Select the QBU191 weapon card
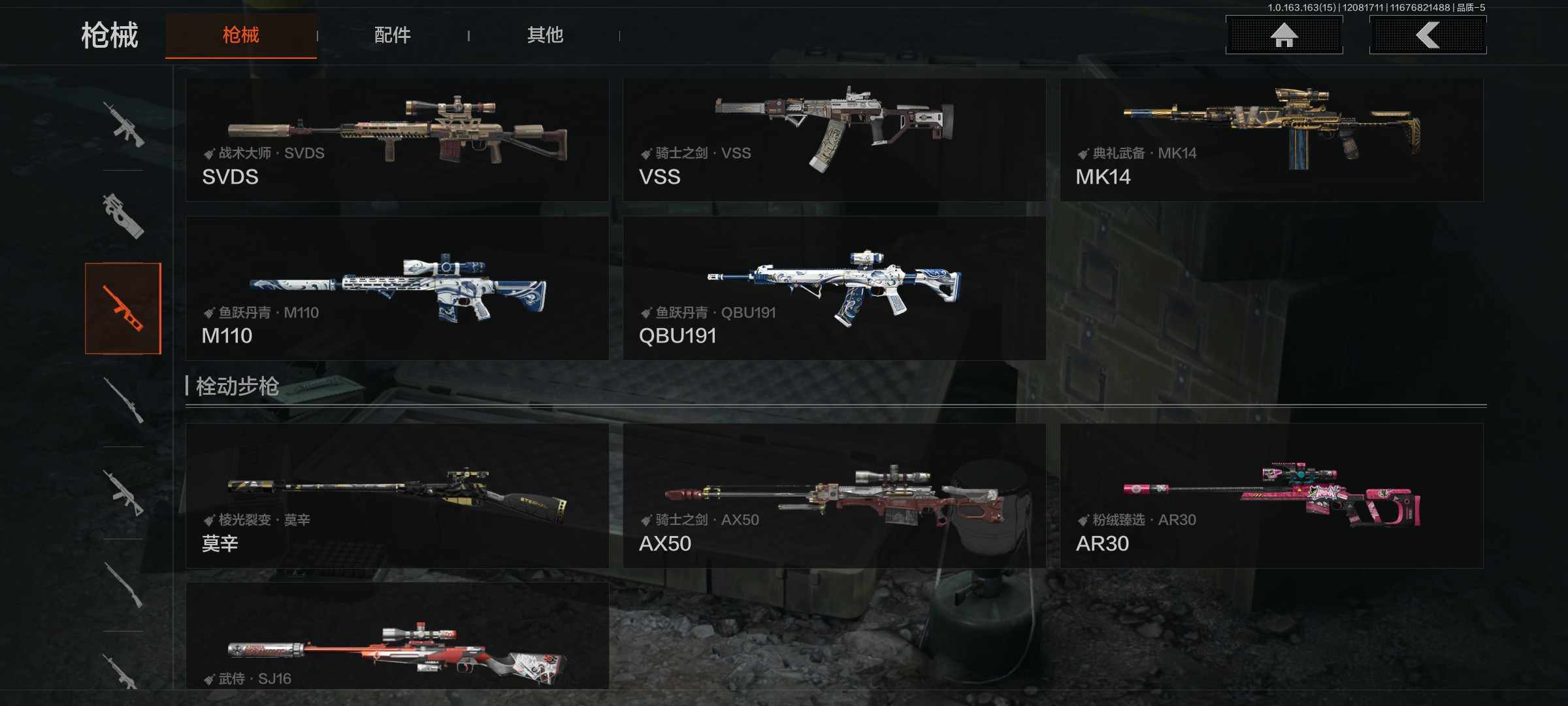This screenshot has height=706, width=1568. pos(834,288)
